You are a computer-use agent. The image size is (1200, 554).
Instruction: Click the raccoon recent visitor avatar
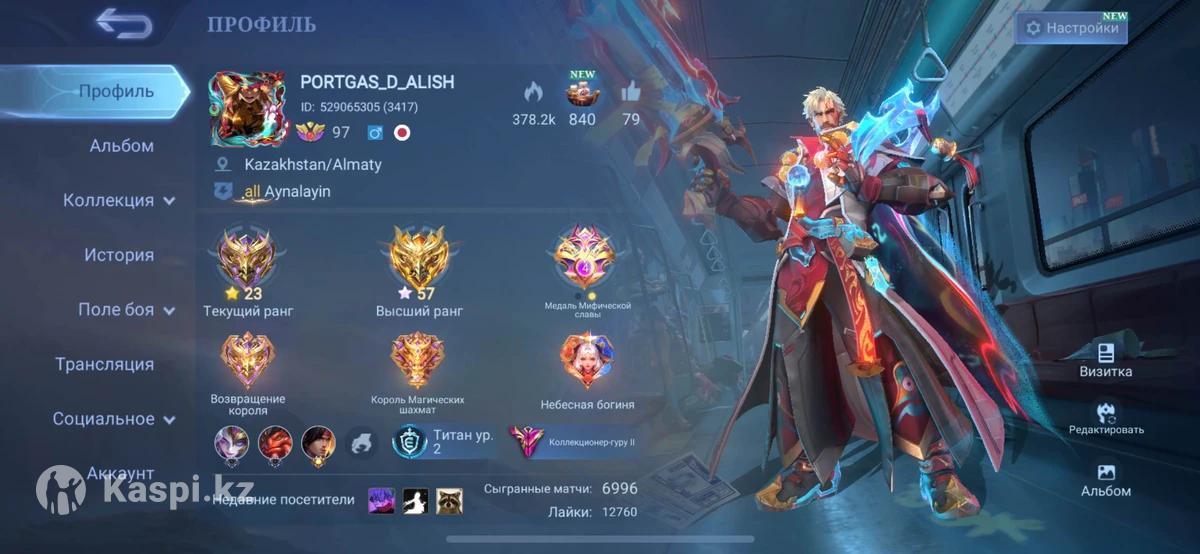pyautogui.click(x=449, y=500)
